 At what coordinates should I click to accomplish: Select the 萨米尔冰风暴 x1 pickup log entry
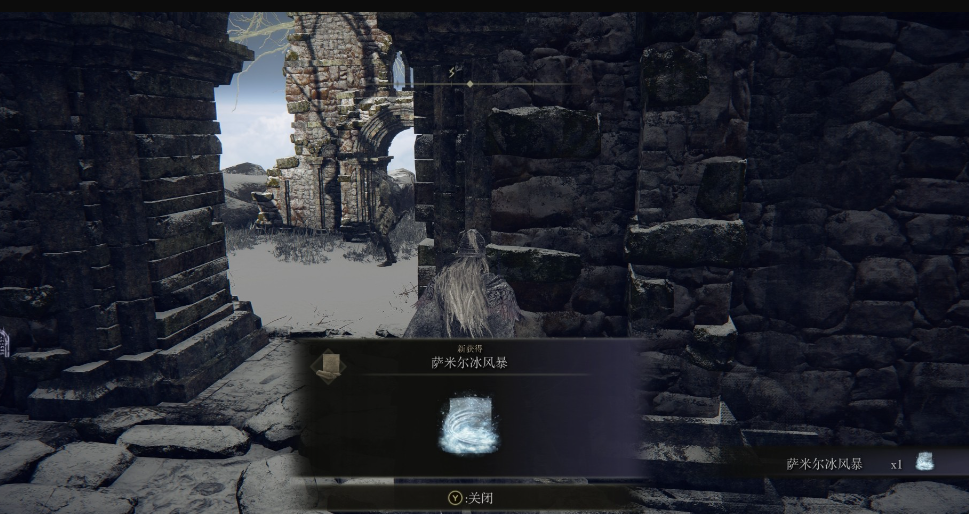pyautogui.click(x=858, y=463)
